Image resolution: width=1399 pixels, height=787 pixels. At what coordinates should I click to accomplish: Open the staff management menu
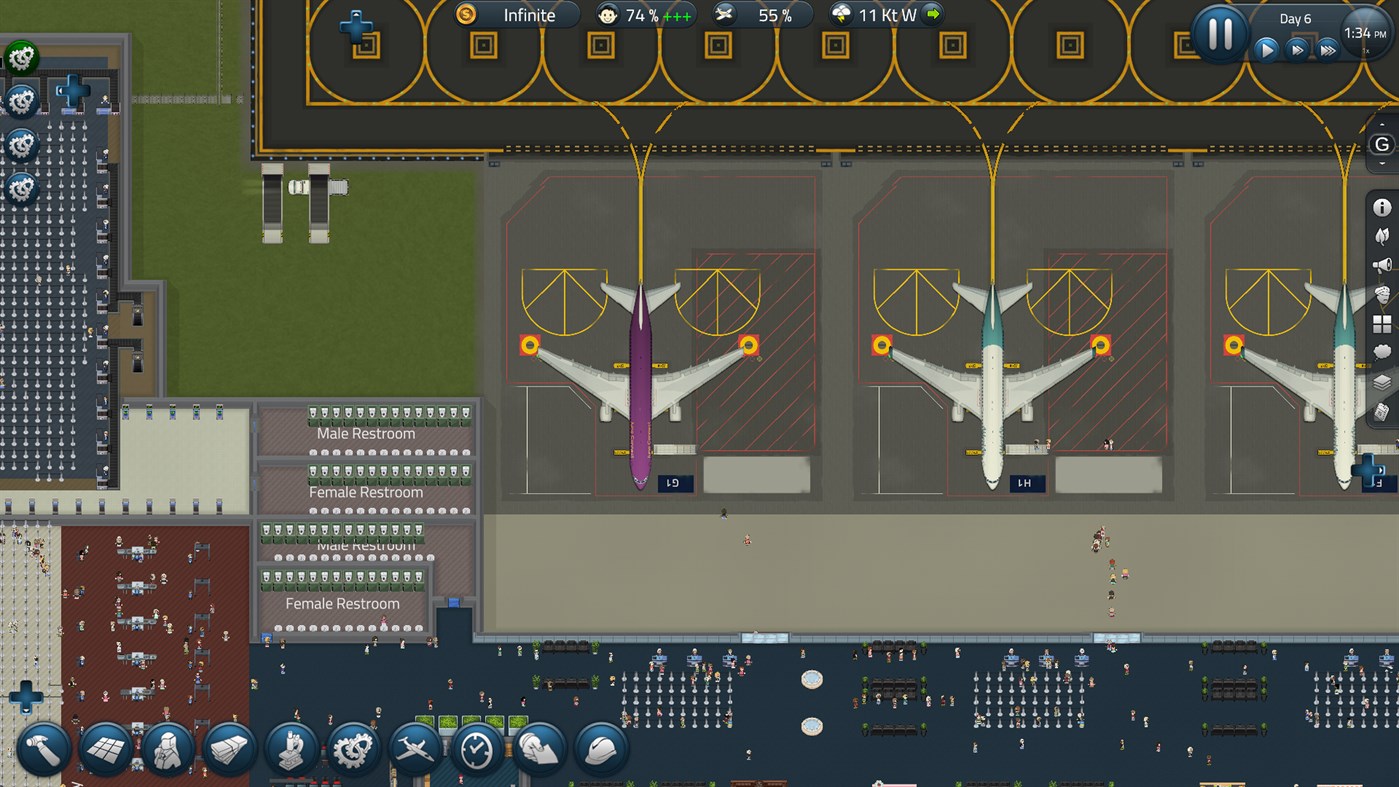point(167,748)
